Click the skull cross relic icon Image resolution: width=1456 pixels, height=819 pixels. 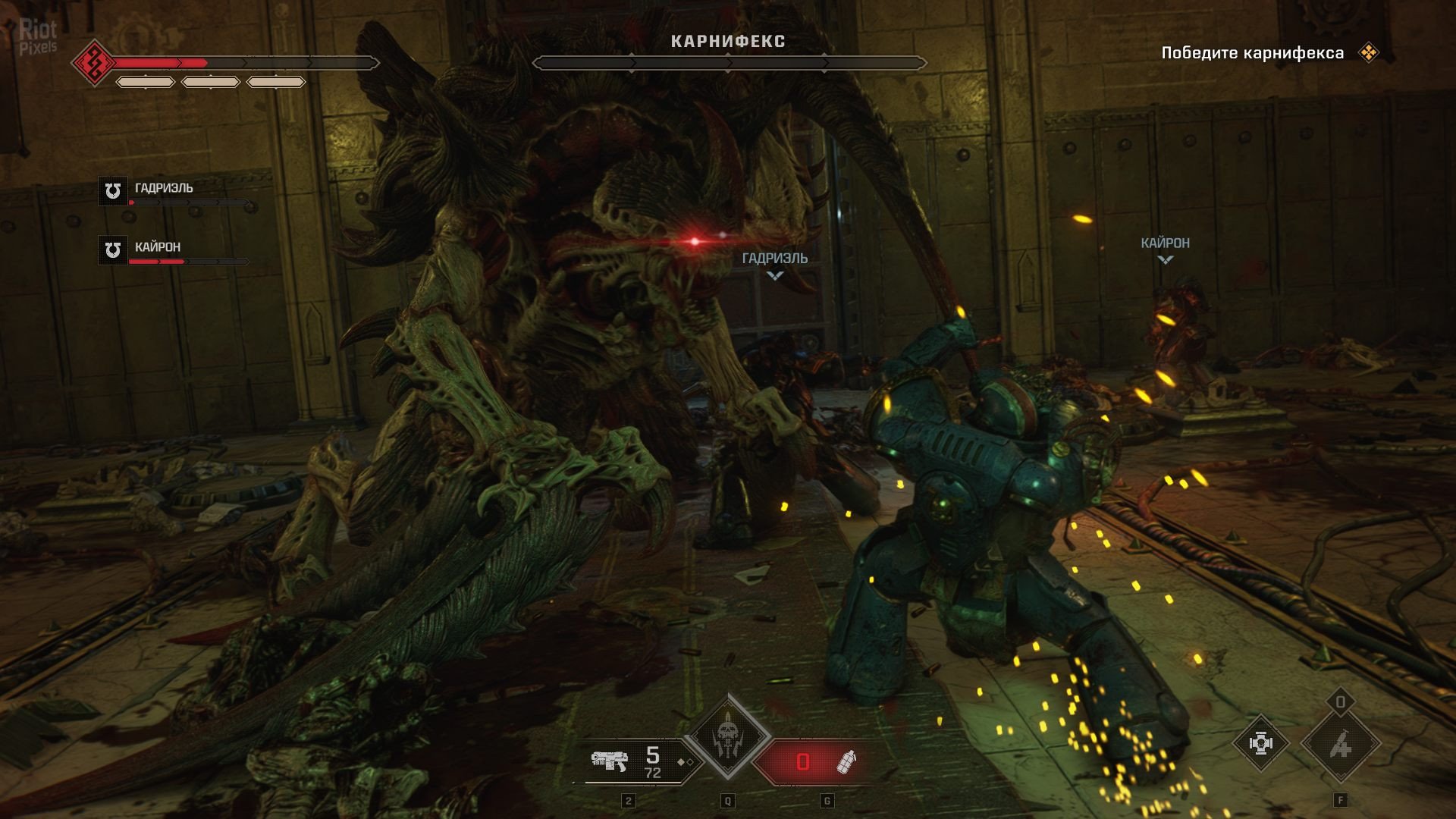(x=1260, y=743)
